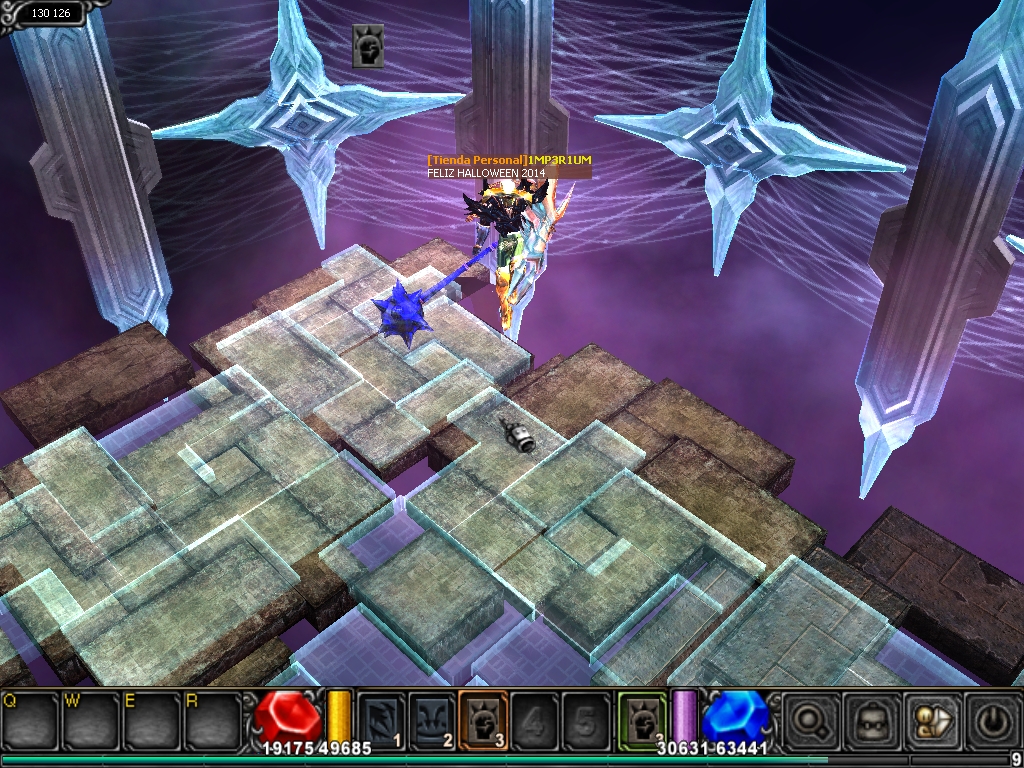The height and width of the screenshot is (768, 1024).
Task: Select the Q item quick slot
Action: pos(30,718)
